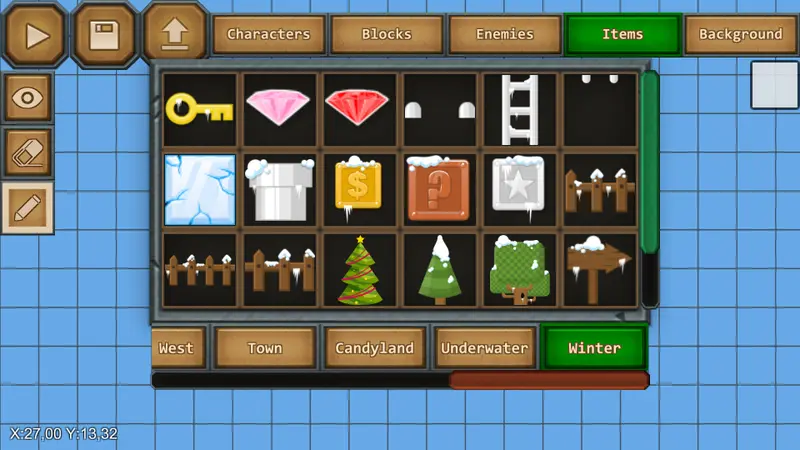This screenshot has height=450, width=800.
Task: Select the decorated Christmas tree item
Action: (360, 270)
